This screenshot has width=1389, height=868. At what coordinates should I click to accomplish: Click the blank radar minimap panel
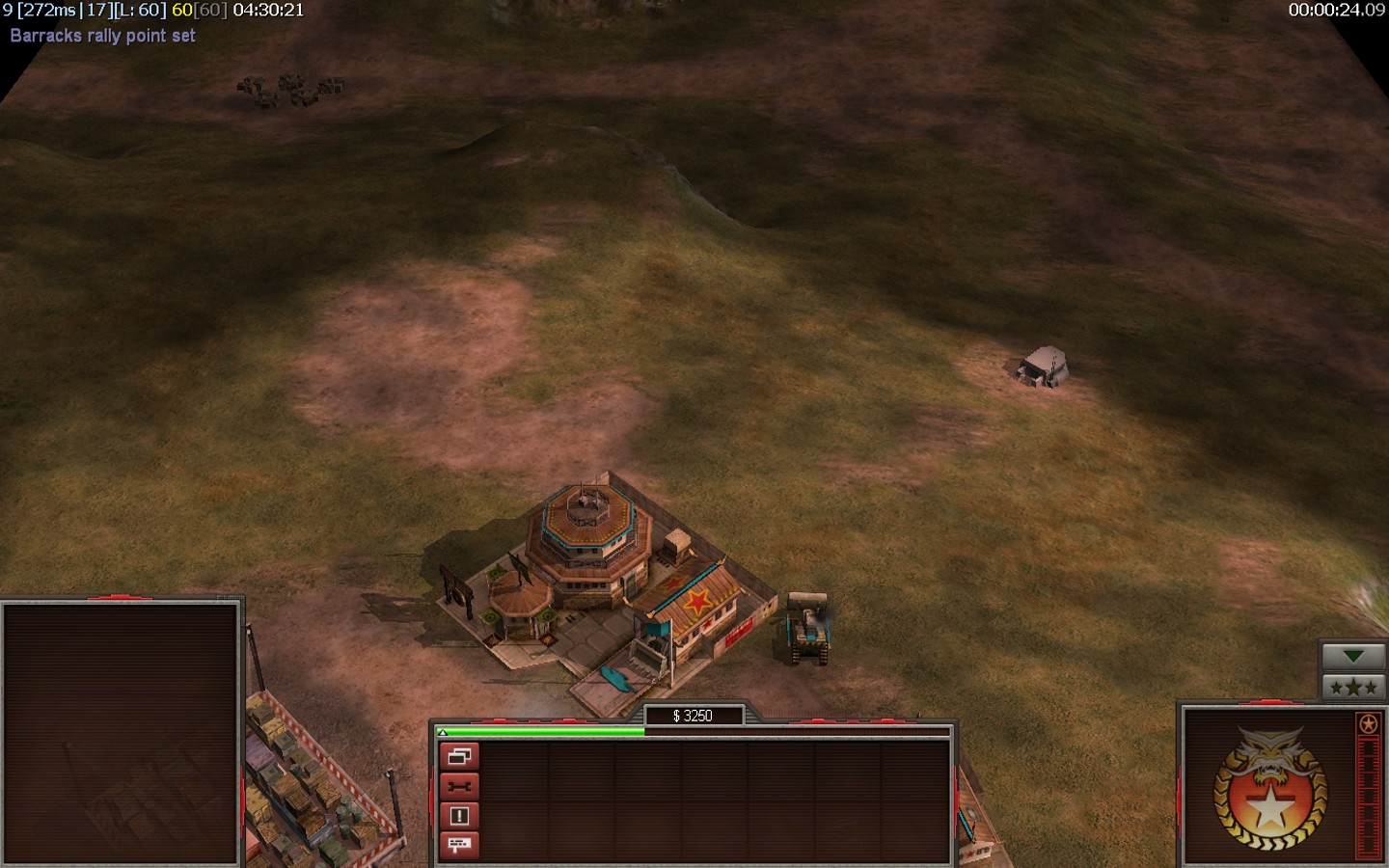121,733
